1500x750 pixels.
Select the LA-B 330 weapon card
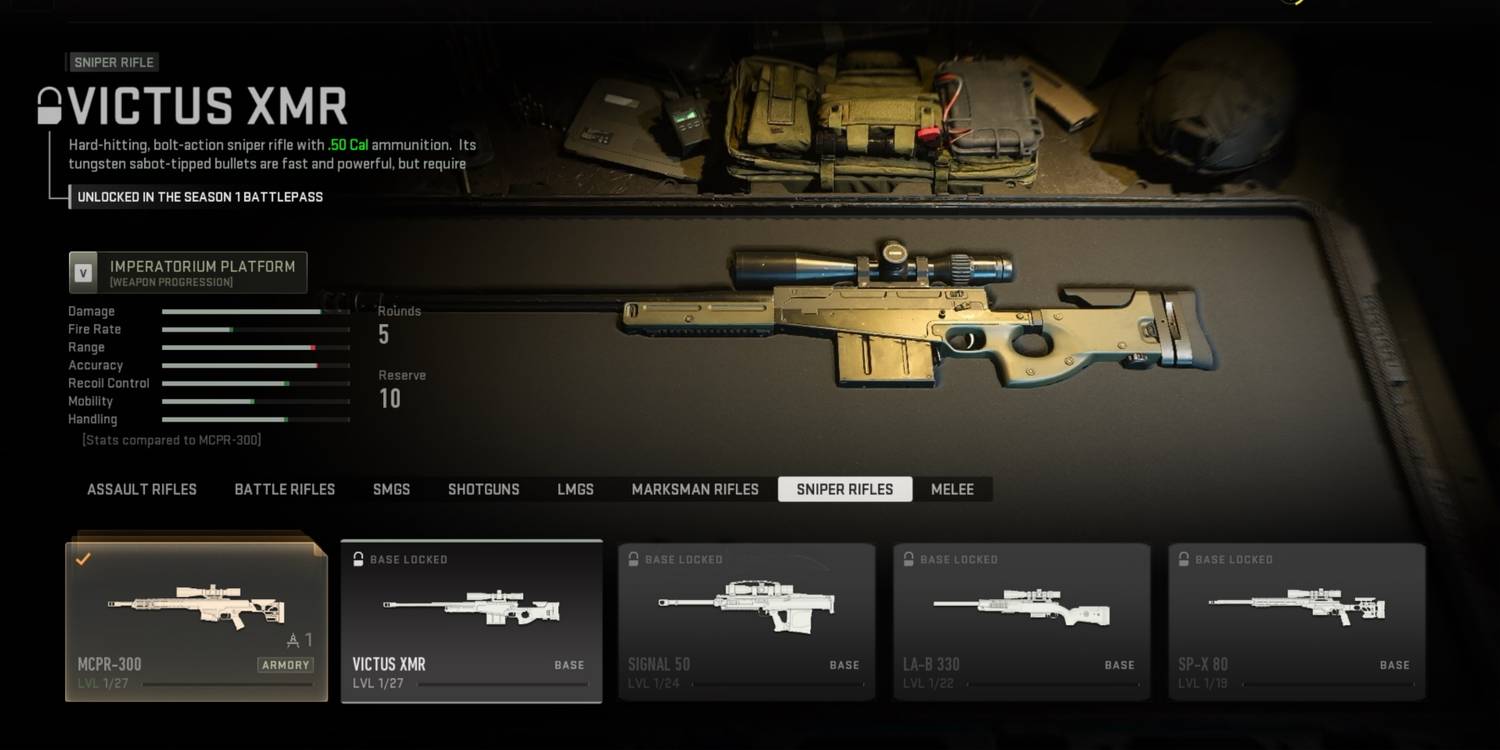pyautogui.click(x=1021, y=621)
